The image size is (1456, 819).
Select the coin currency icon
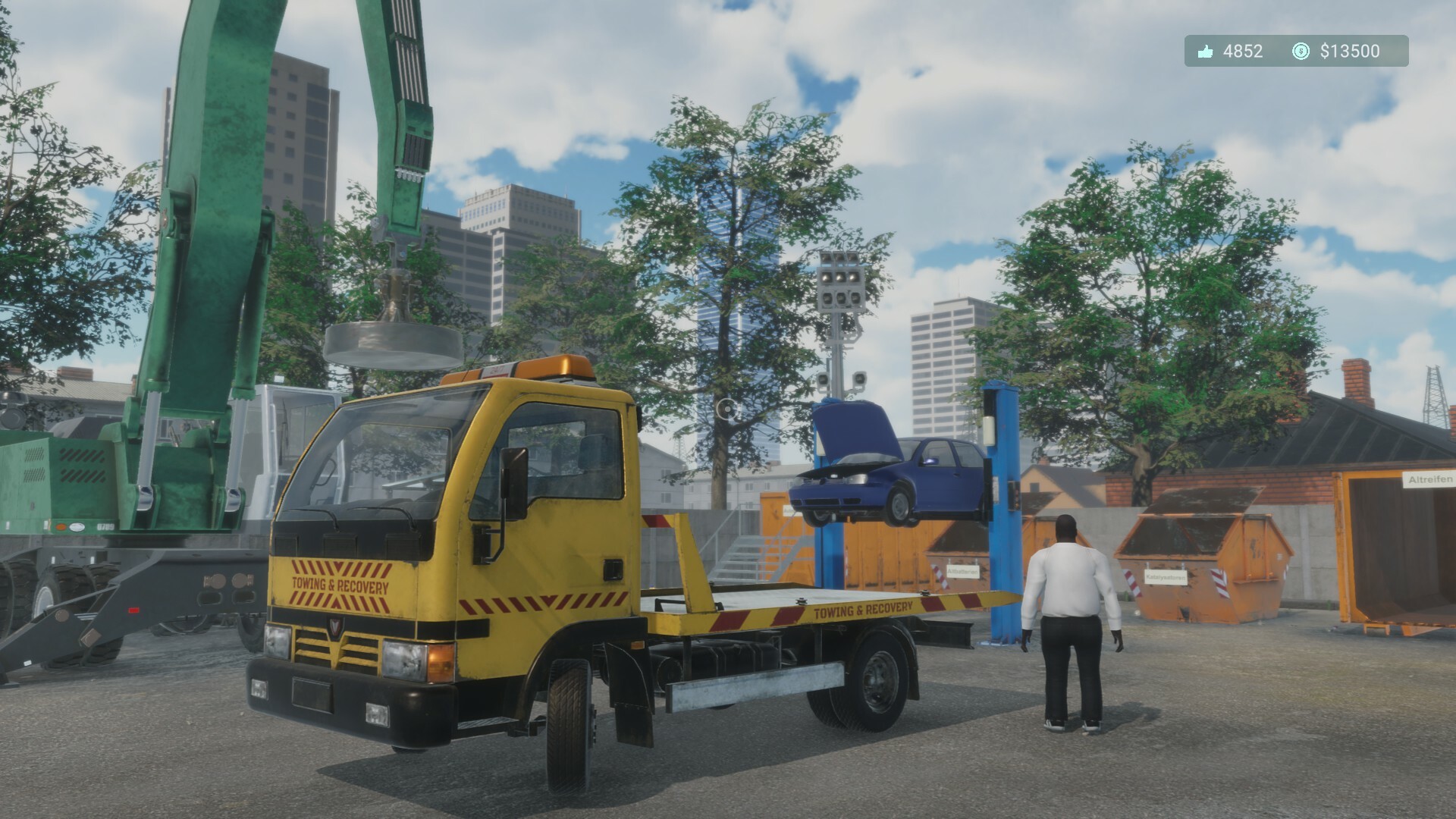pyautogui.click(x=1300, y=52)
